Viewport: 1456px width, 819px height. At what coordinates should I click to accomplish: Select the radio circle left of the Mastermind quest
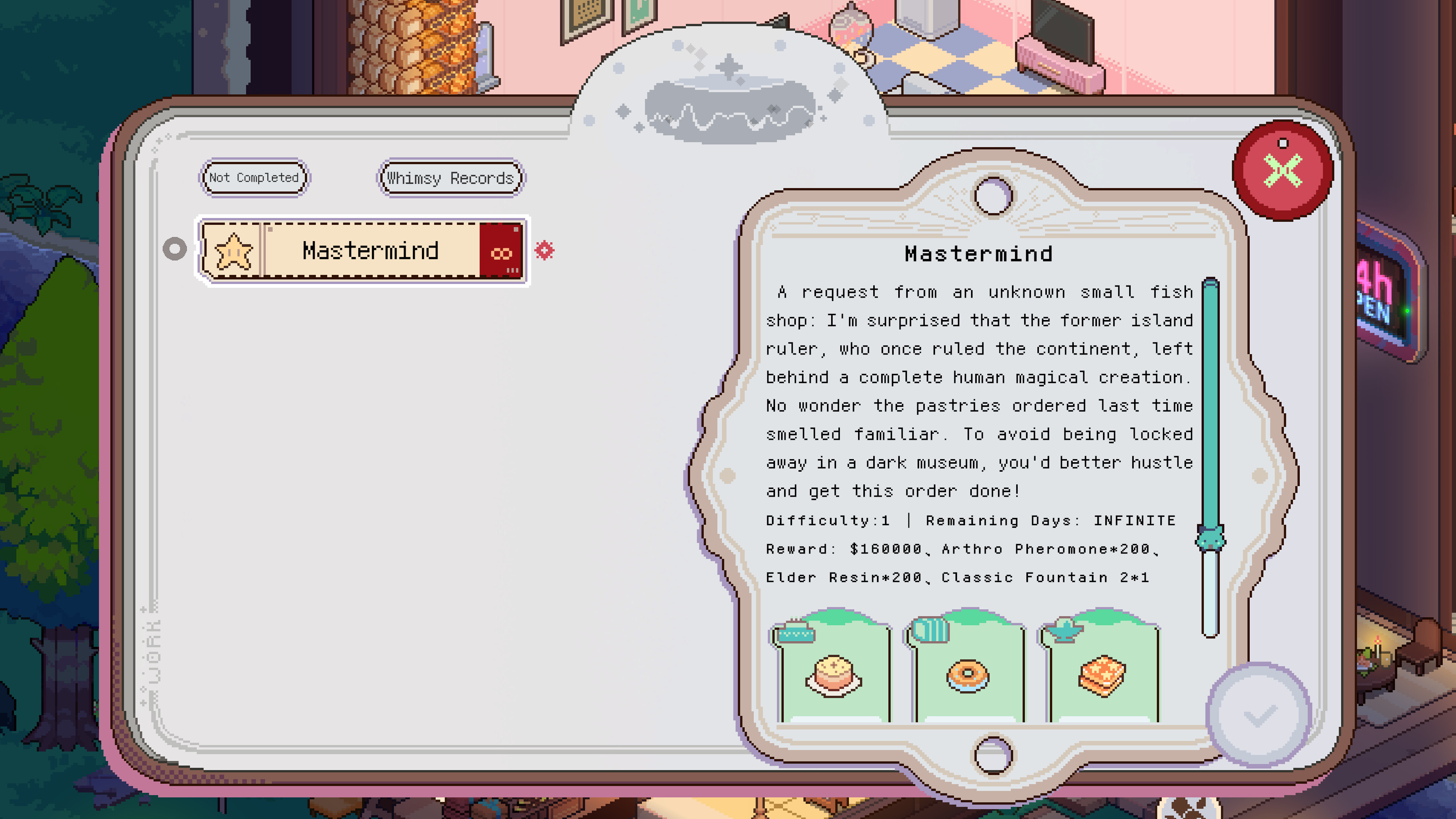[x=175, y=249]
